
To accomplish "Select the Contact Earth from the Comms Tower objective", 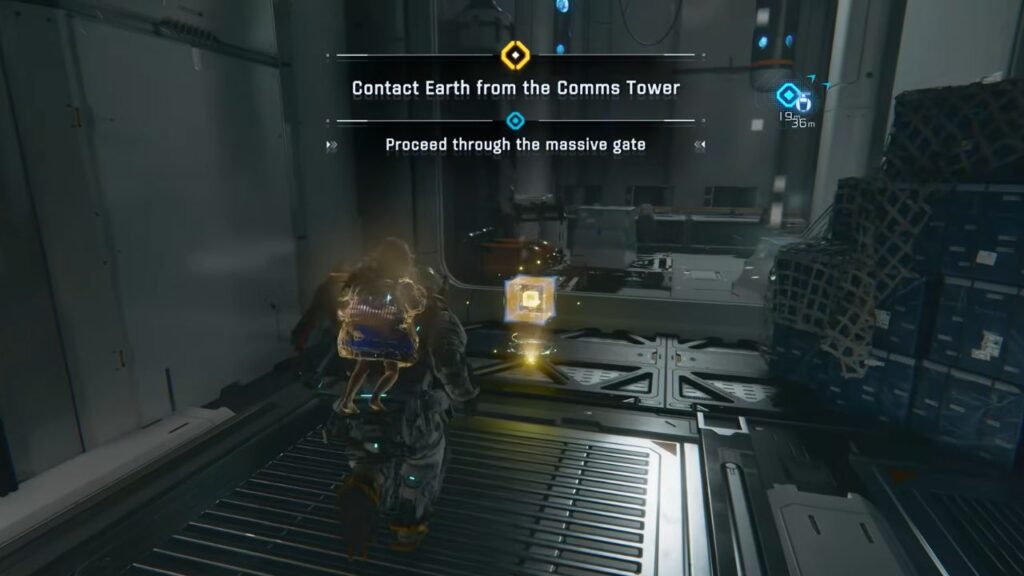I will point(515,88).
